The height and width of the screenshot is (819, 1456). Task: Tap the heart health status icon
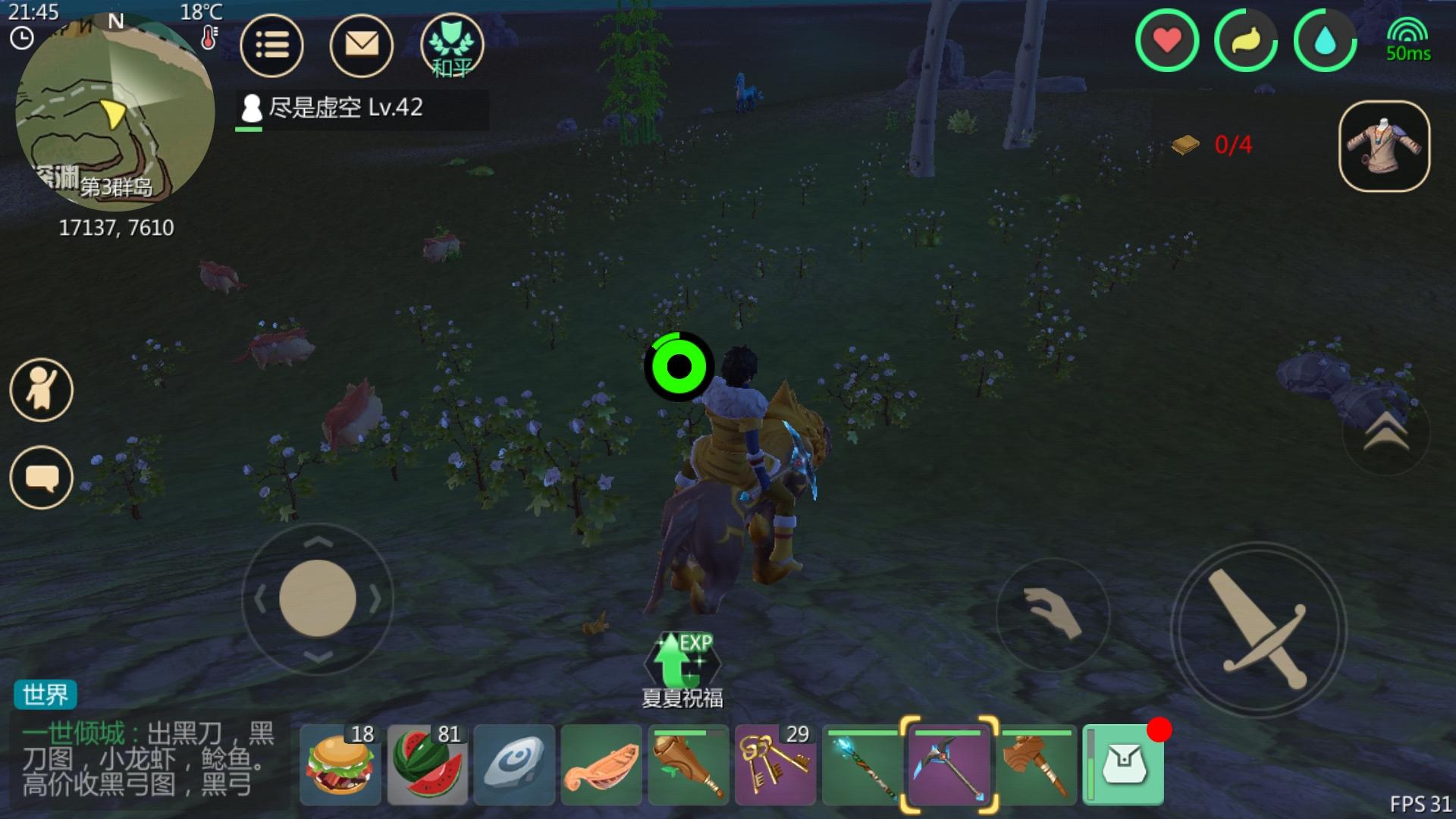[1167, 41]
